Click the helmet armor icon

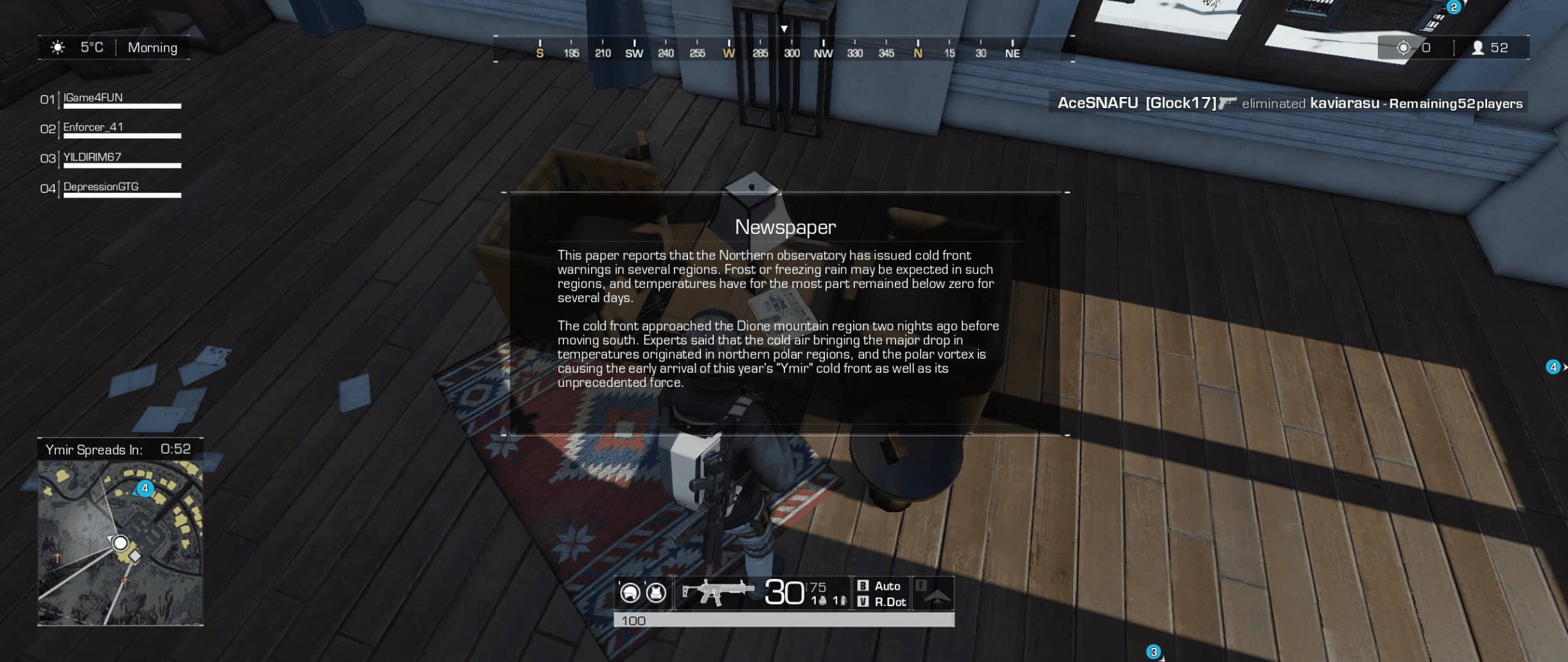[630, 592]
